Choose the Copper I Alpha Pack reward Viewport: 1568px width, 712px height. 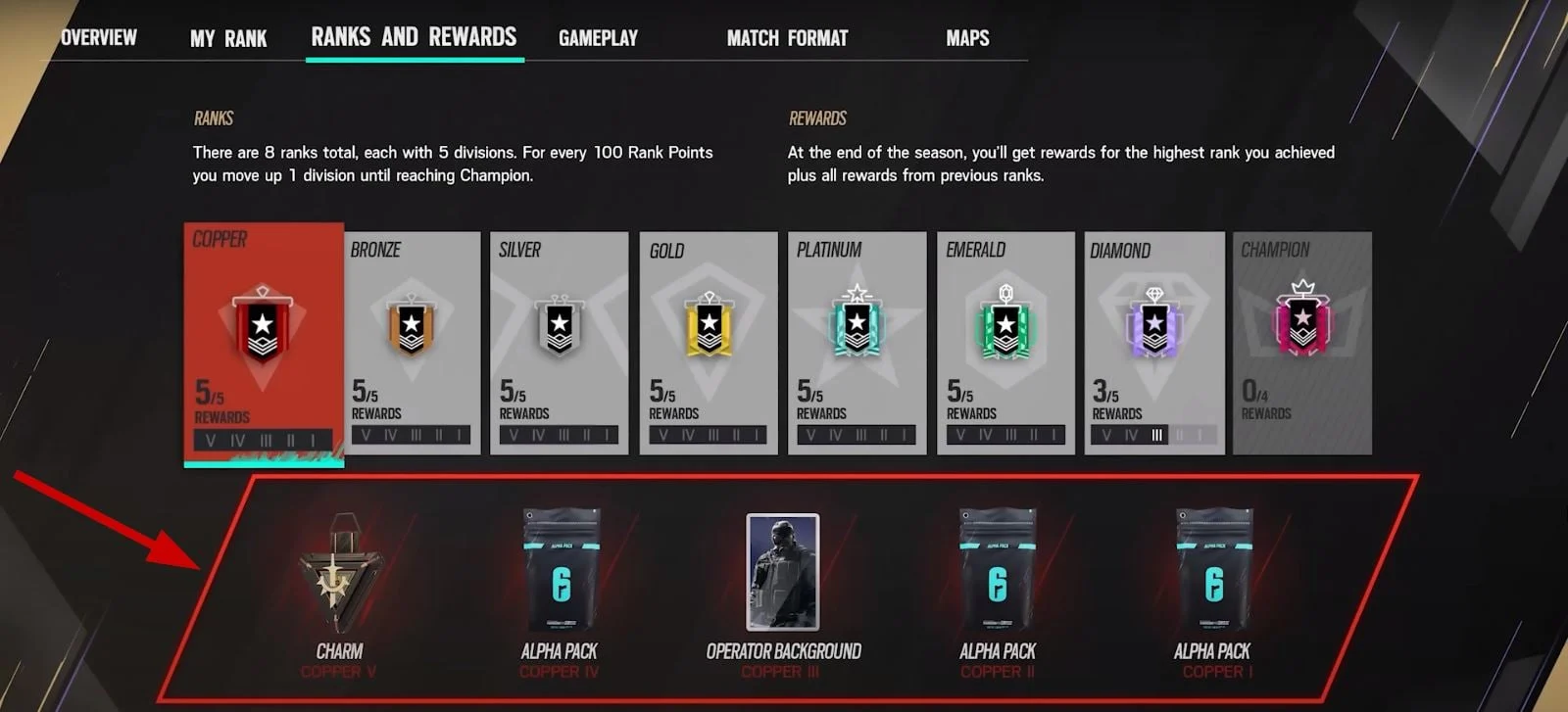(1213, 578)
